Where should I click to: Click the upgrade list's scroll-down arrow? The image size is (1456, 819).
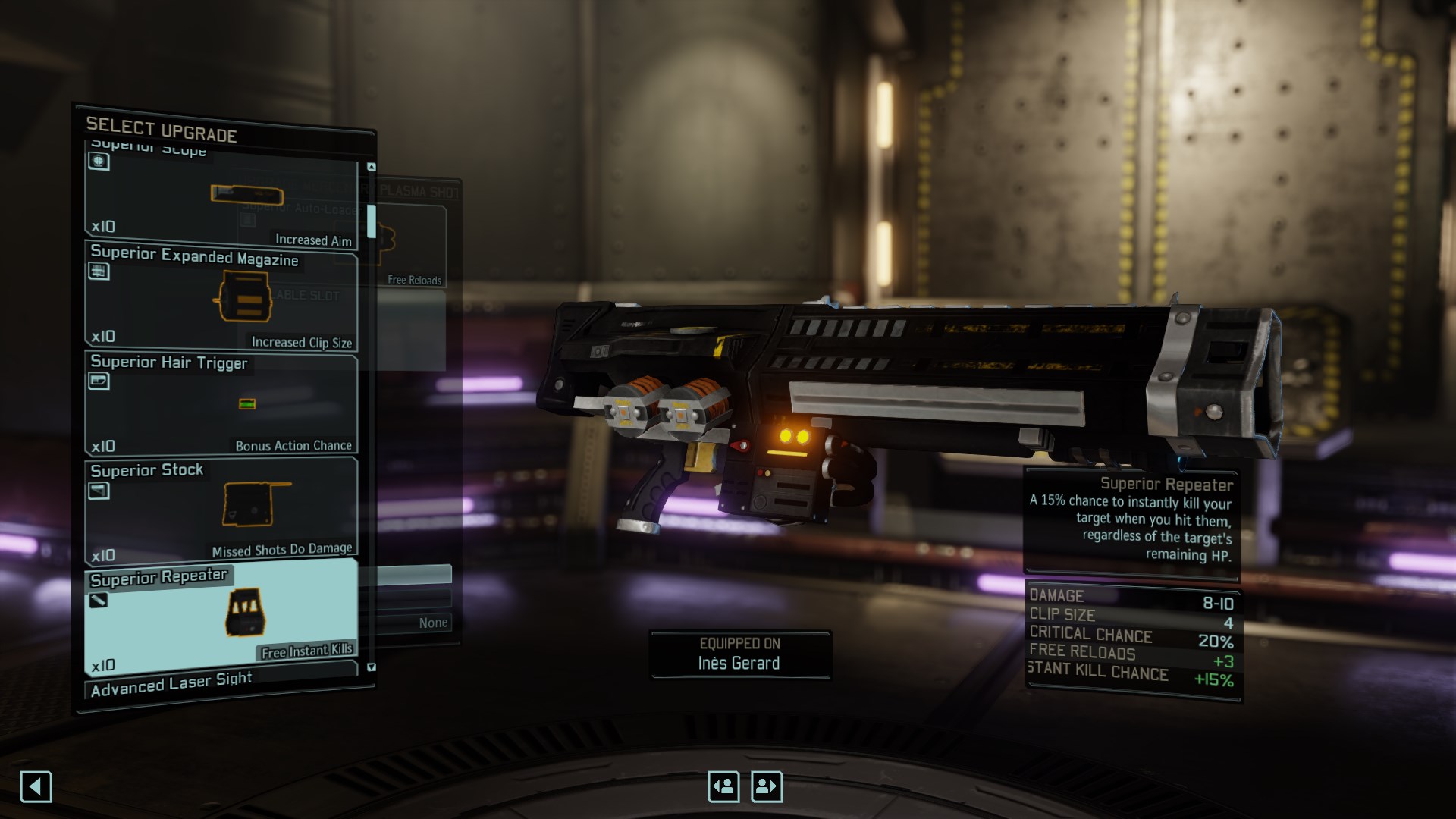tap(372, 667)
